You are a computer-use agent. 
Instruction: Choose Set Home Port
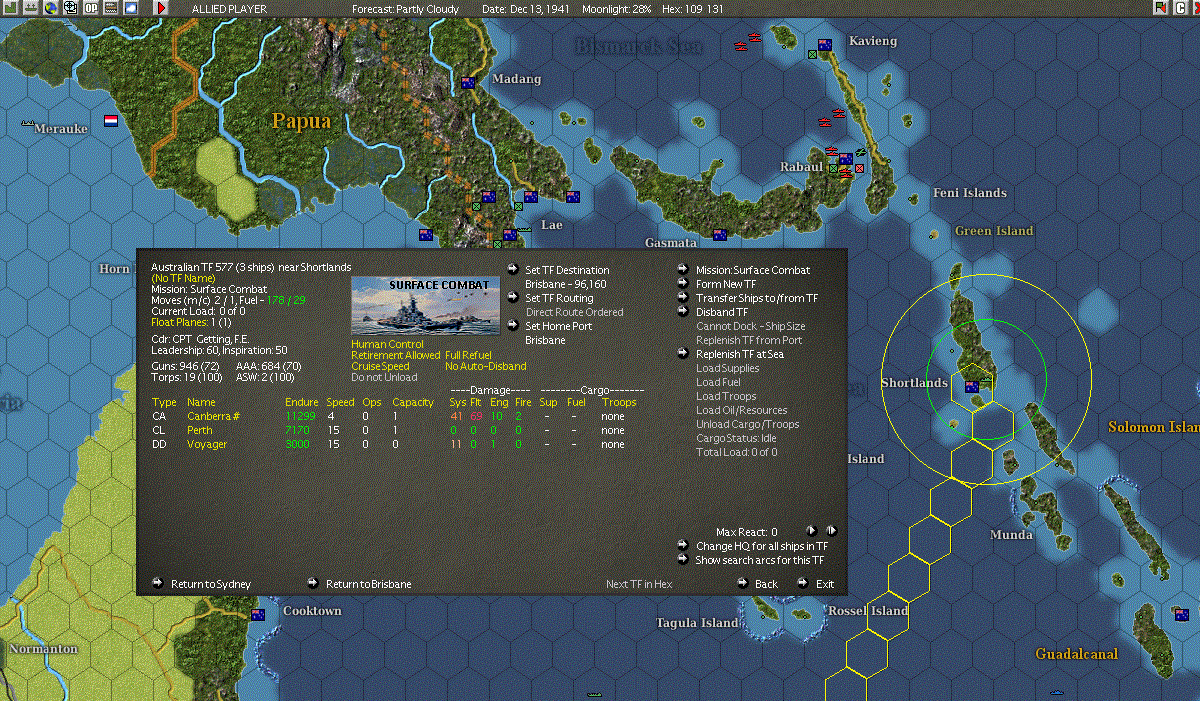click(558, 326)
